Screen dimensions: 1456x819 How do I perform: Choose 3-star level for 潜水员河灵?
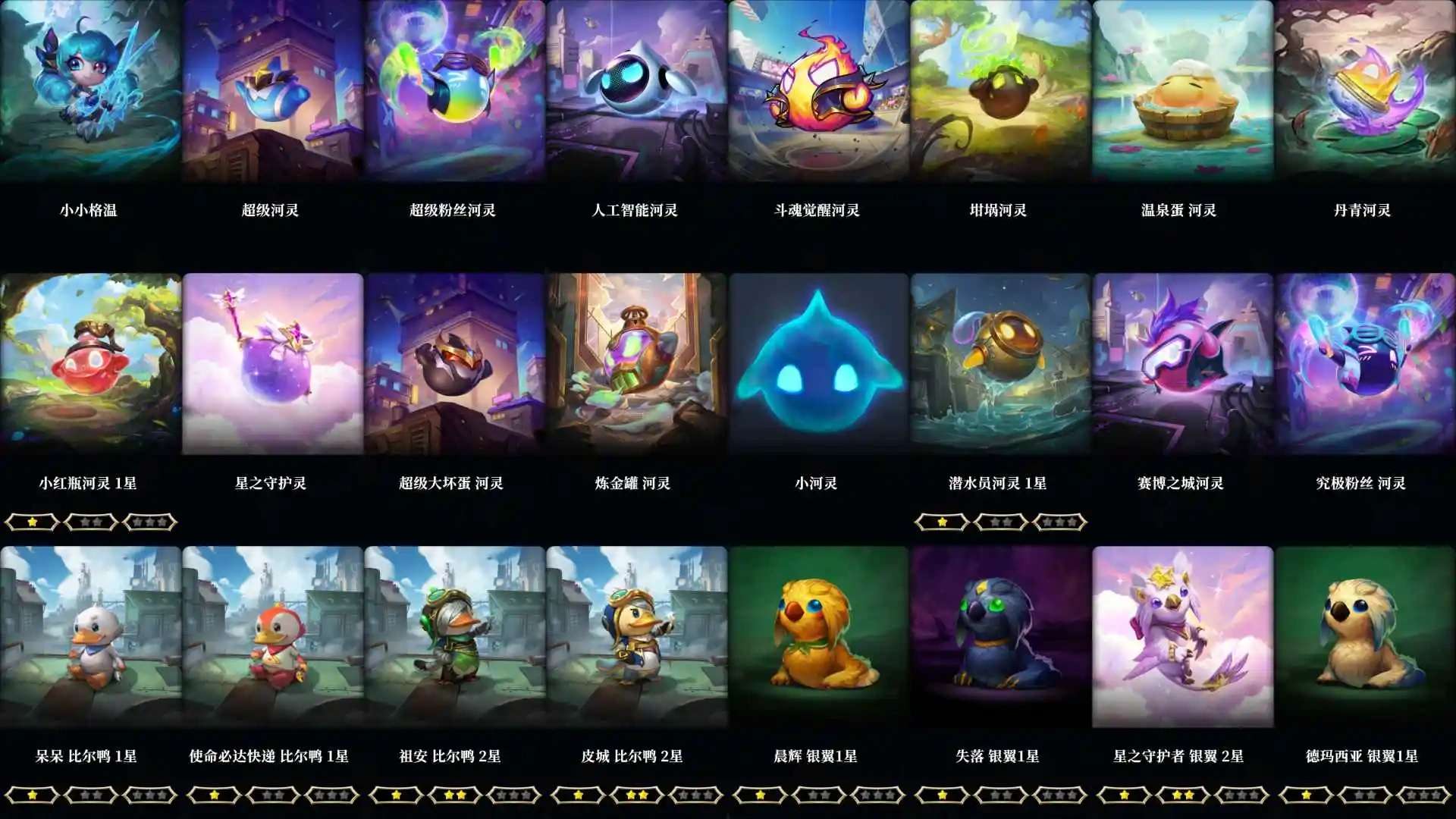[1059, 522]
